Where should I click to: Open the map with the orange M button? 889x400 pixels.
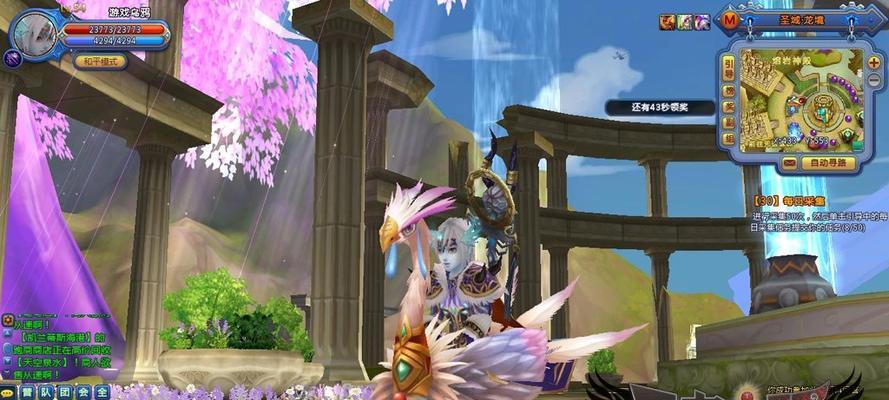click(x=731, y=21)
